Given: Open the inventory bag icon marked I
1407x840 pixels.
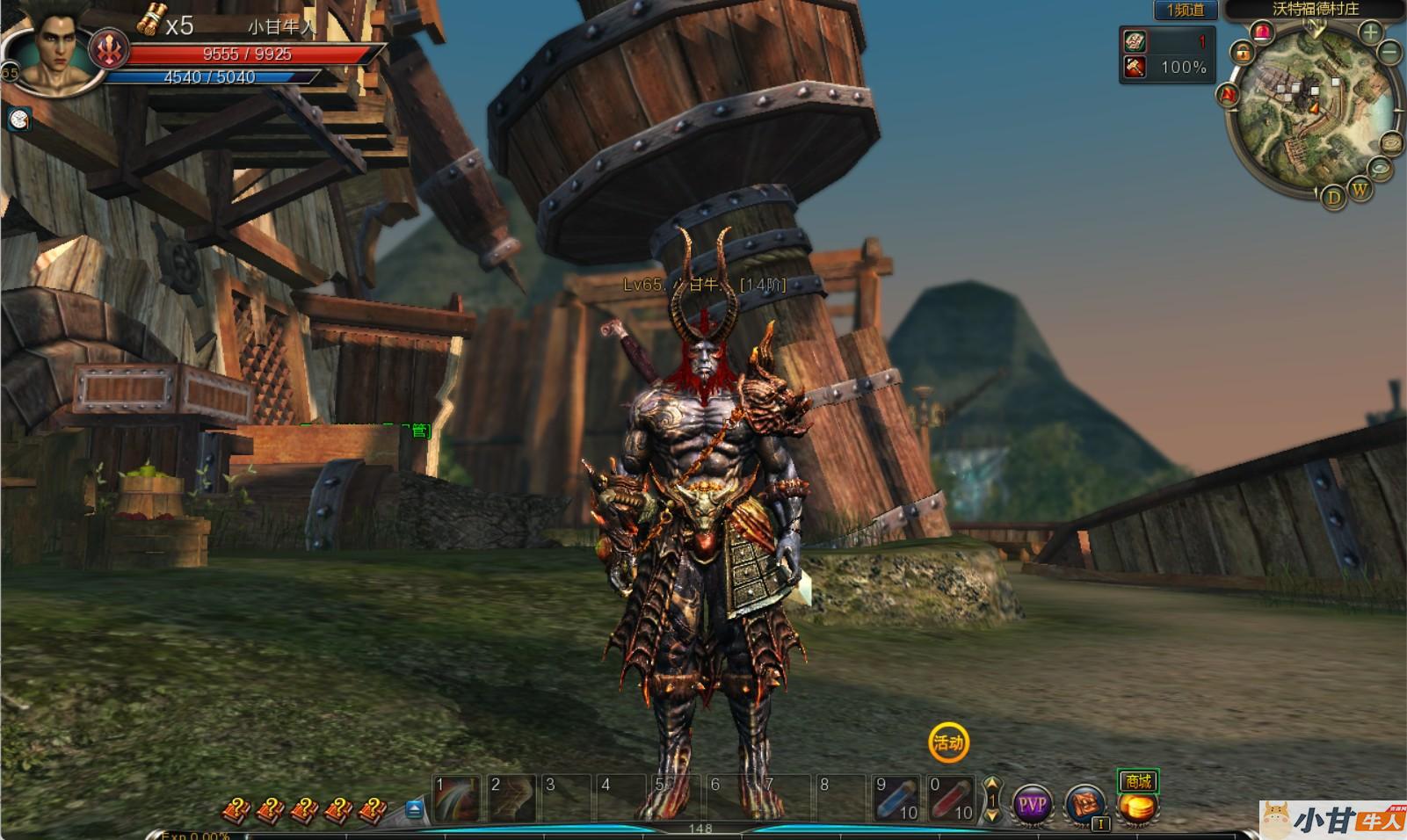Looking at the screenshot, I should pyautogui.click(x=1086, y=806).
